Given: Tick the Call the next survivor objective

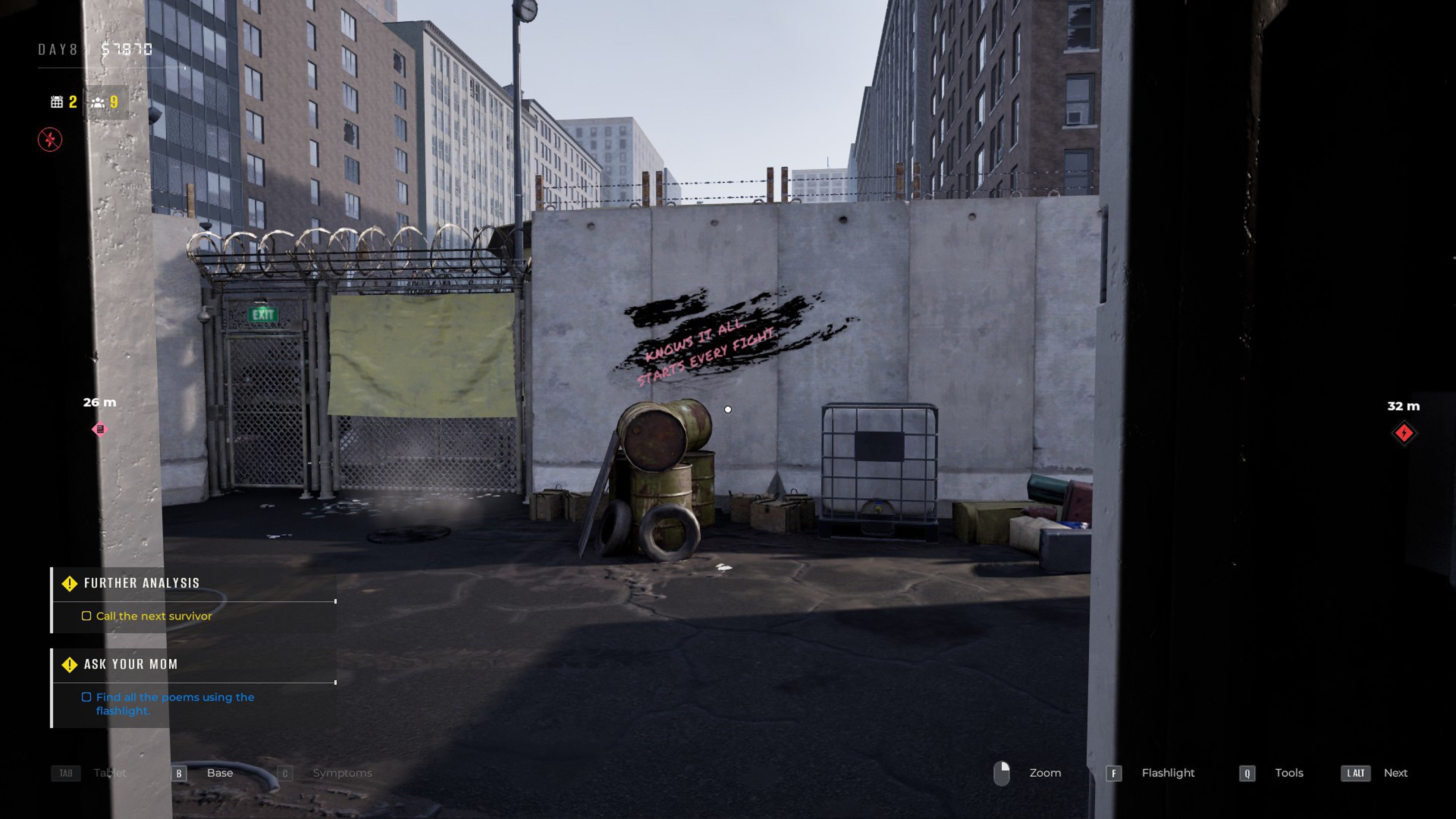Looking at the screenshot, I should tap(86, 616).
